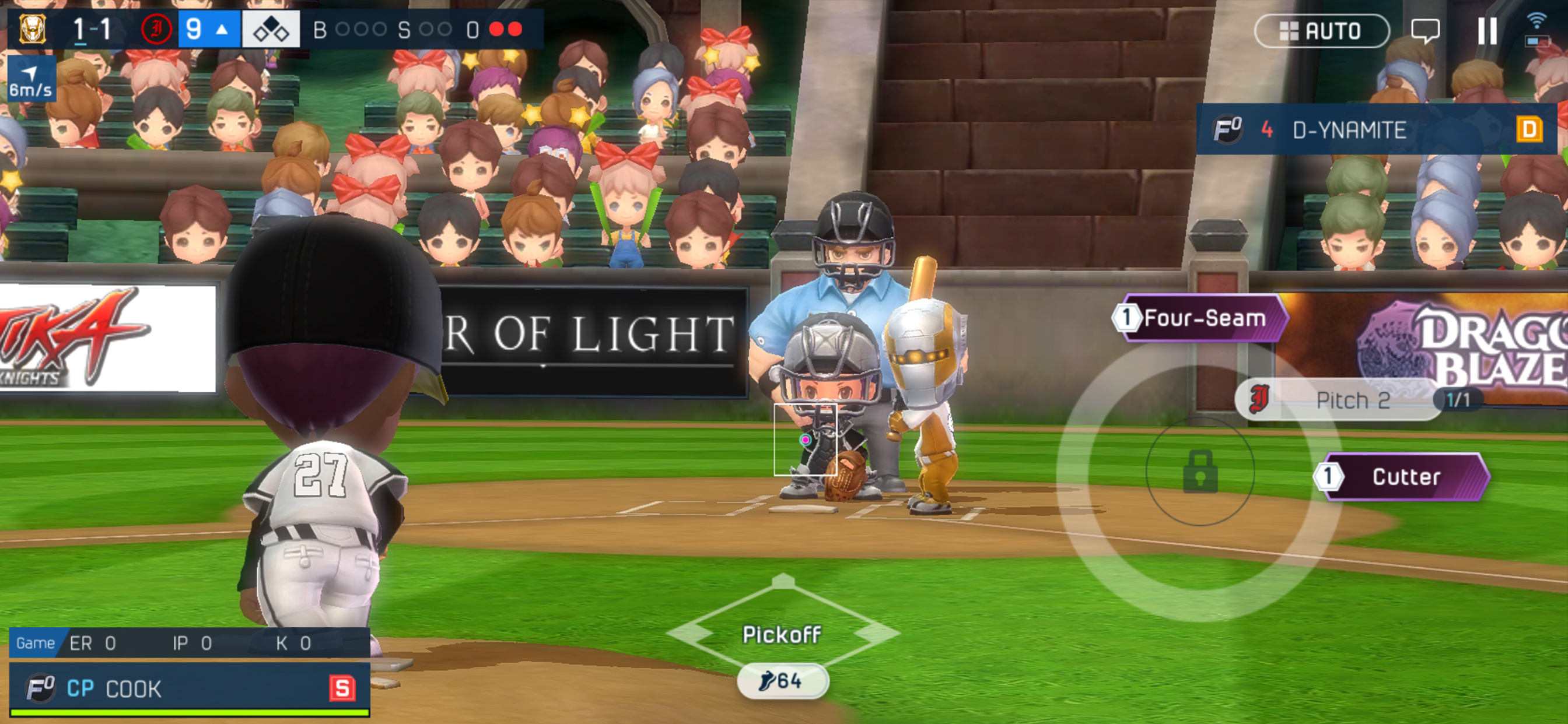Open the chat speech bubble
Screen dimensions: 1568x724
[1424, 30]
